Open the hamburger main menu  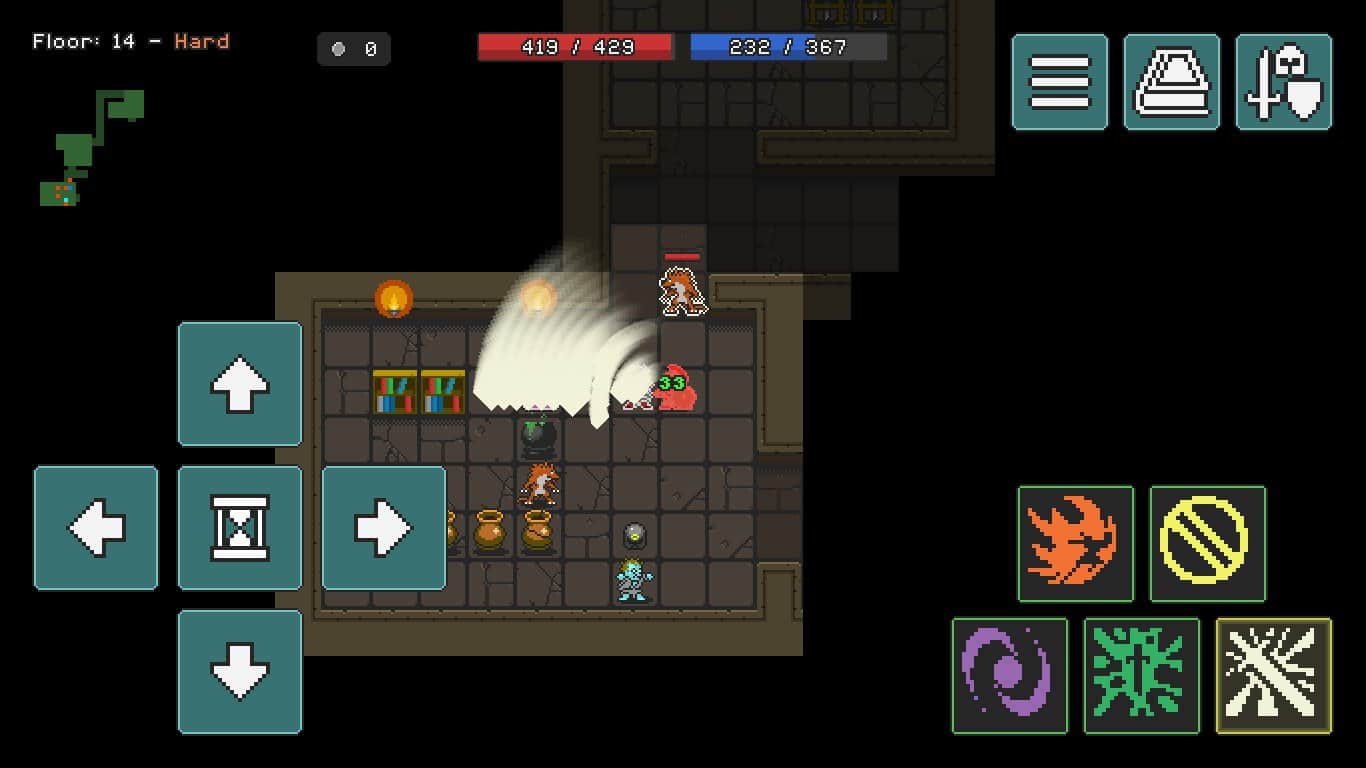click(1059, 82)
